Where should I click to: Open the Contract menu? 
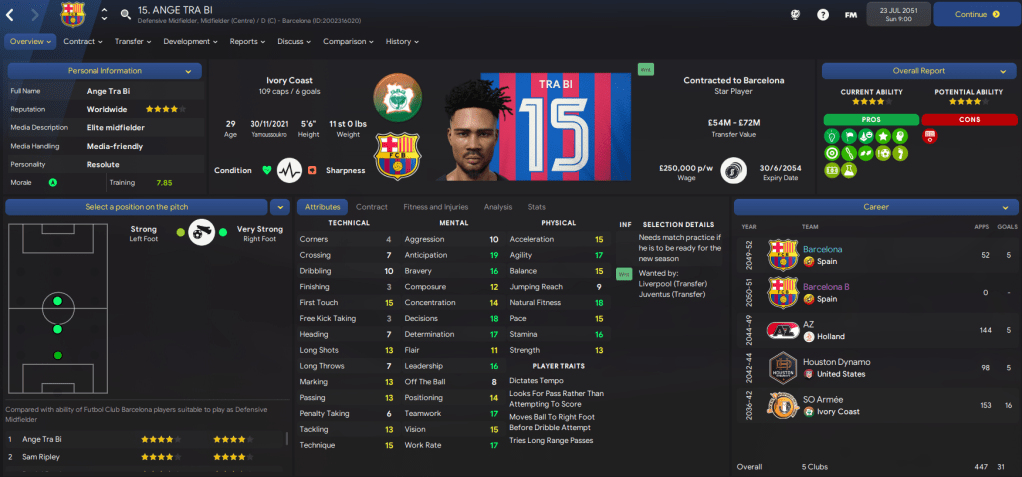(83, 42)
